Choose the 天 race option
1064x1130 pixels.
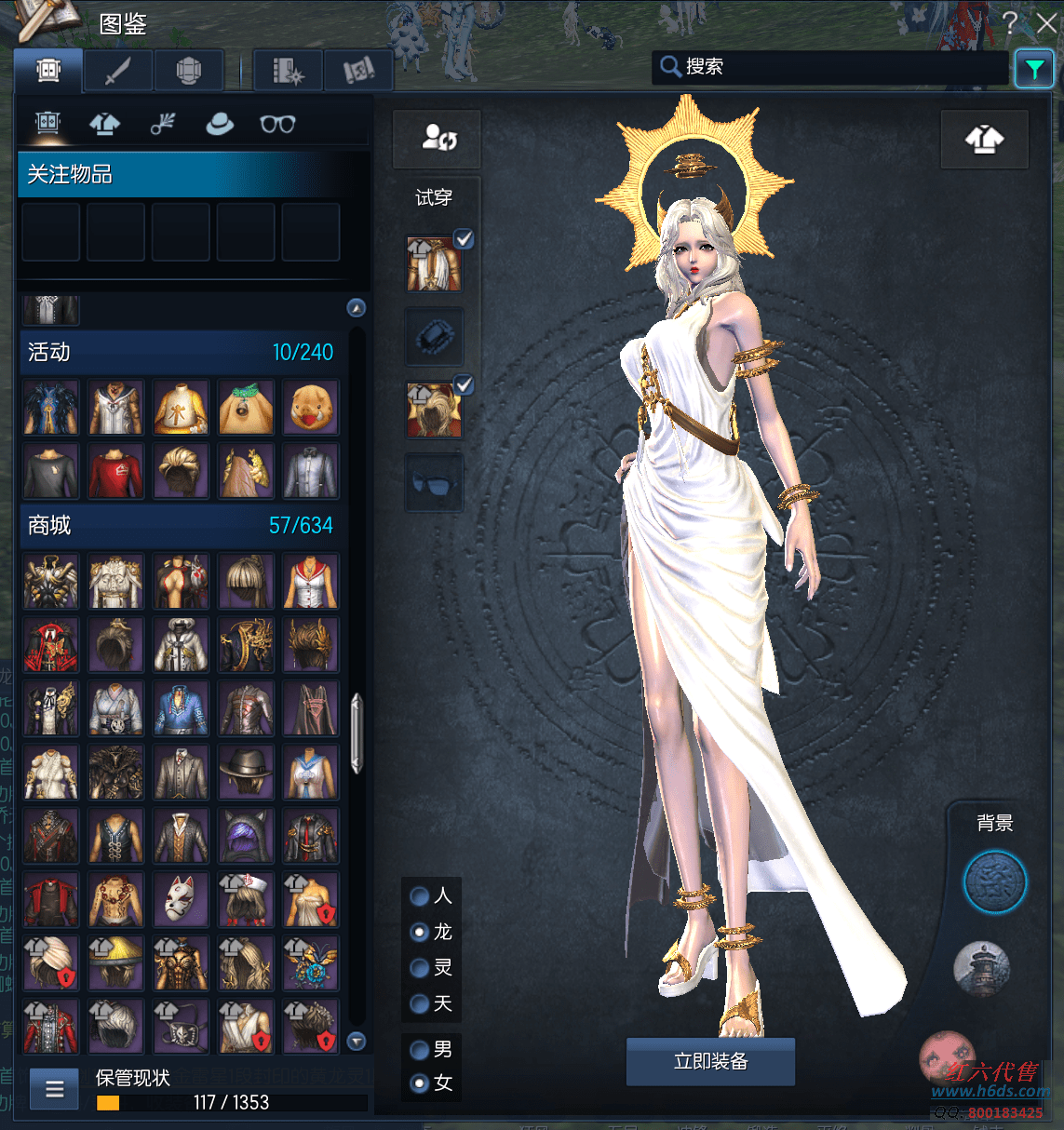[420, 1003]
